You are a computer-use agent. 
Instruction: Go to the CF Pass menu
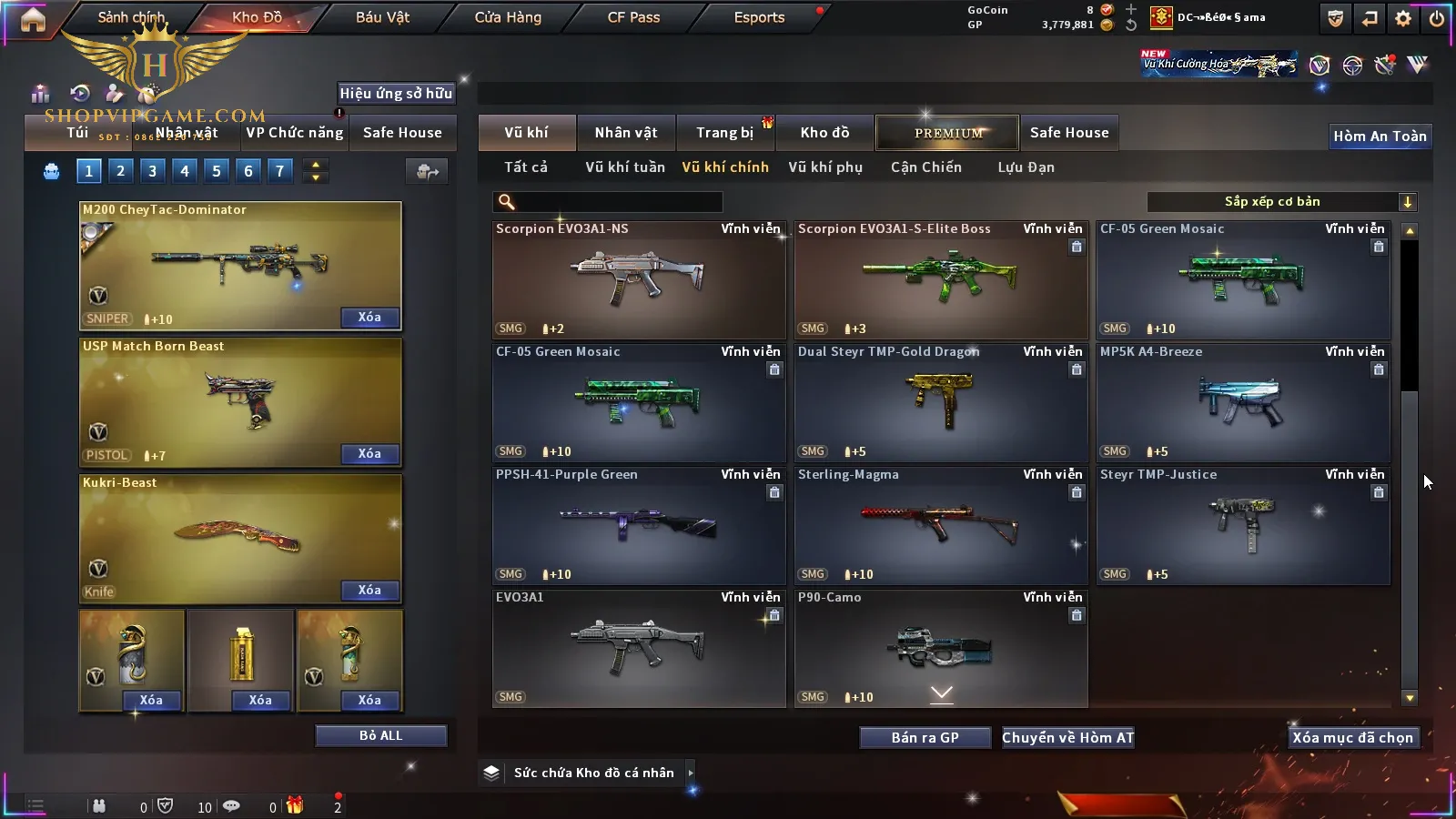point(633,17)
